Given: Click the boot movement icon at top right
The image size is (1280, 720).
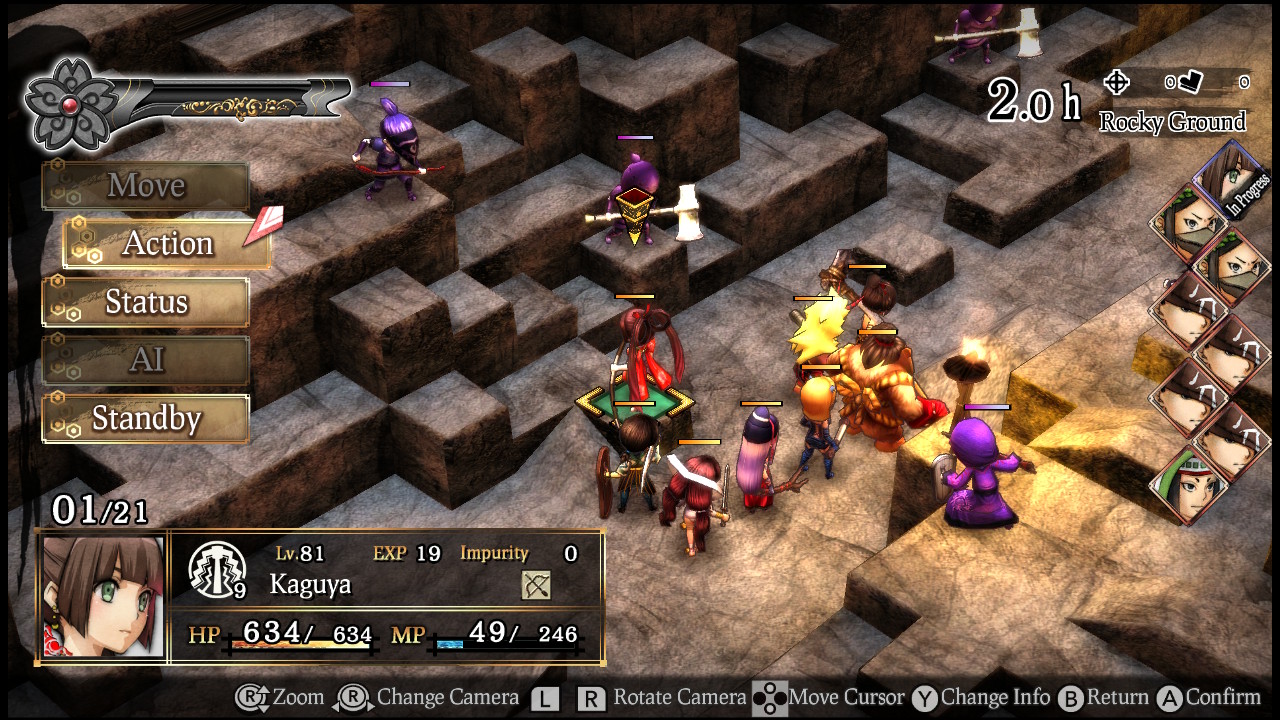Looking at the screenshot, I should point(1190,82).
